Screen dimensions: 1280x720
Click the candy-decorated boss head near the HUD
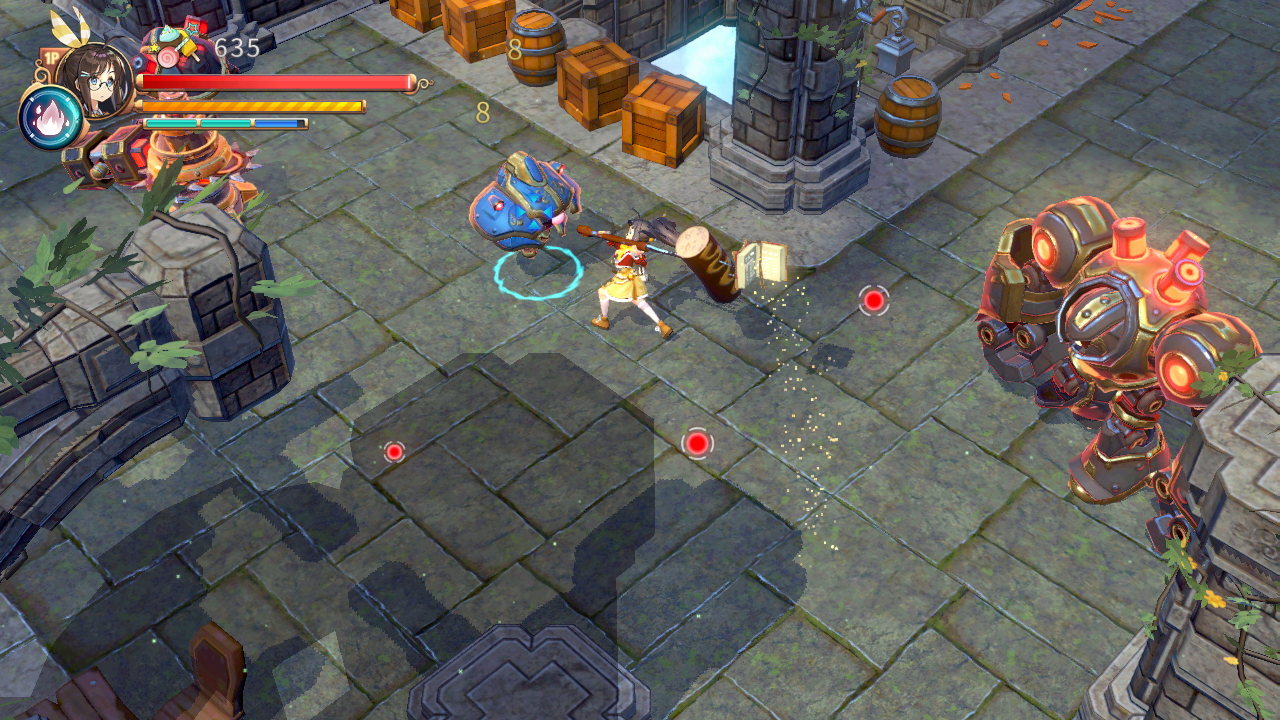click(x=172, y=45)
